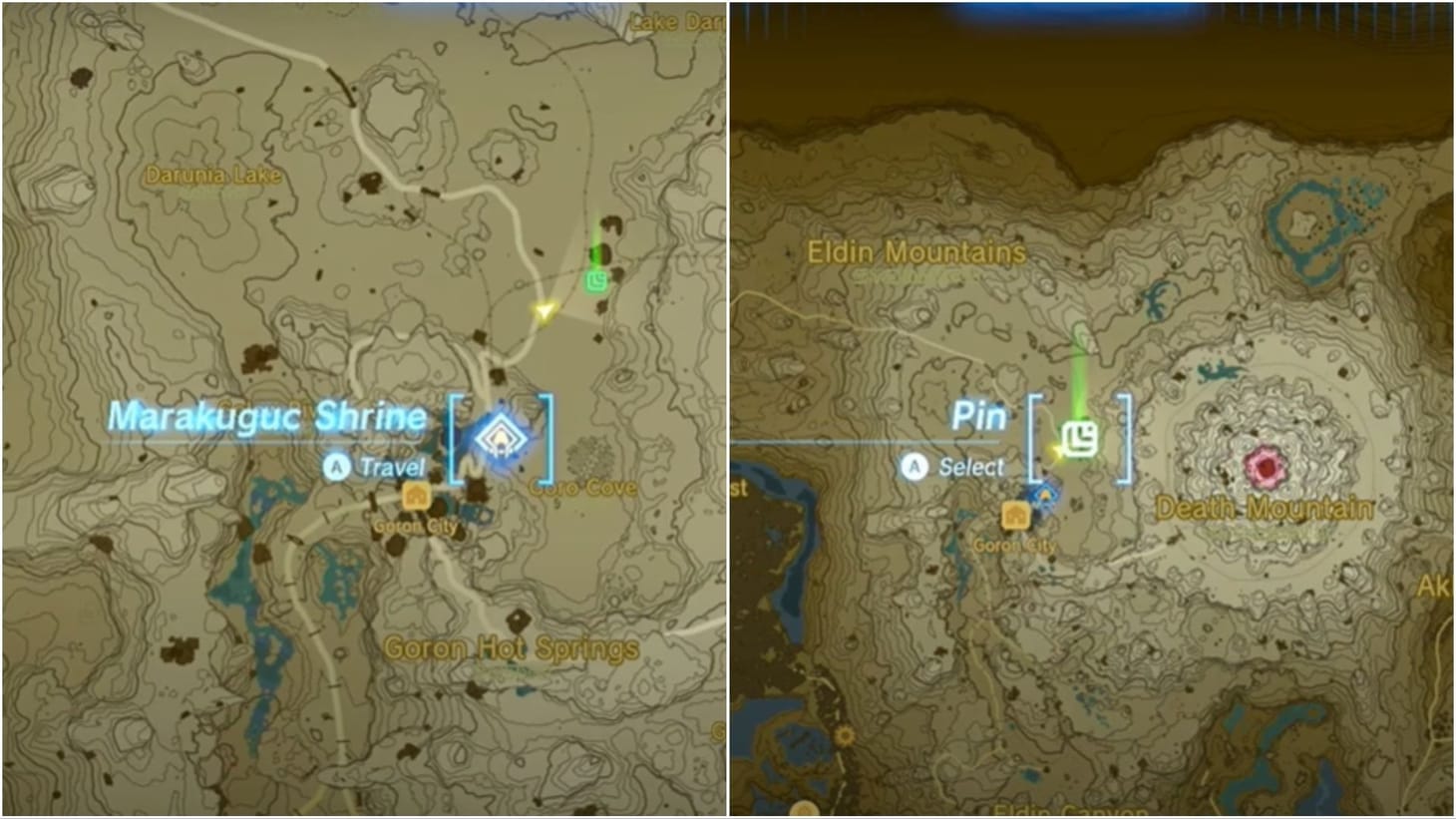Expand the Marakuguc Shrine info panel

pyautogui.click(x=267, y=417)
